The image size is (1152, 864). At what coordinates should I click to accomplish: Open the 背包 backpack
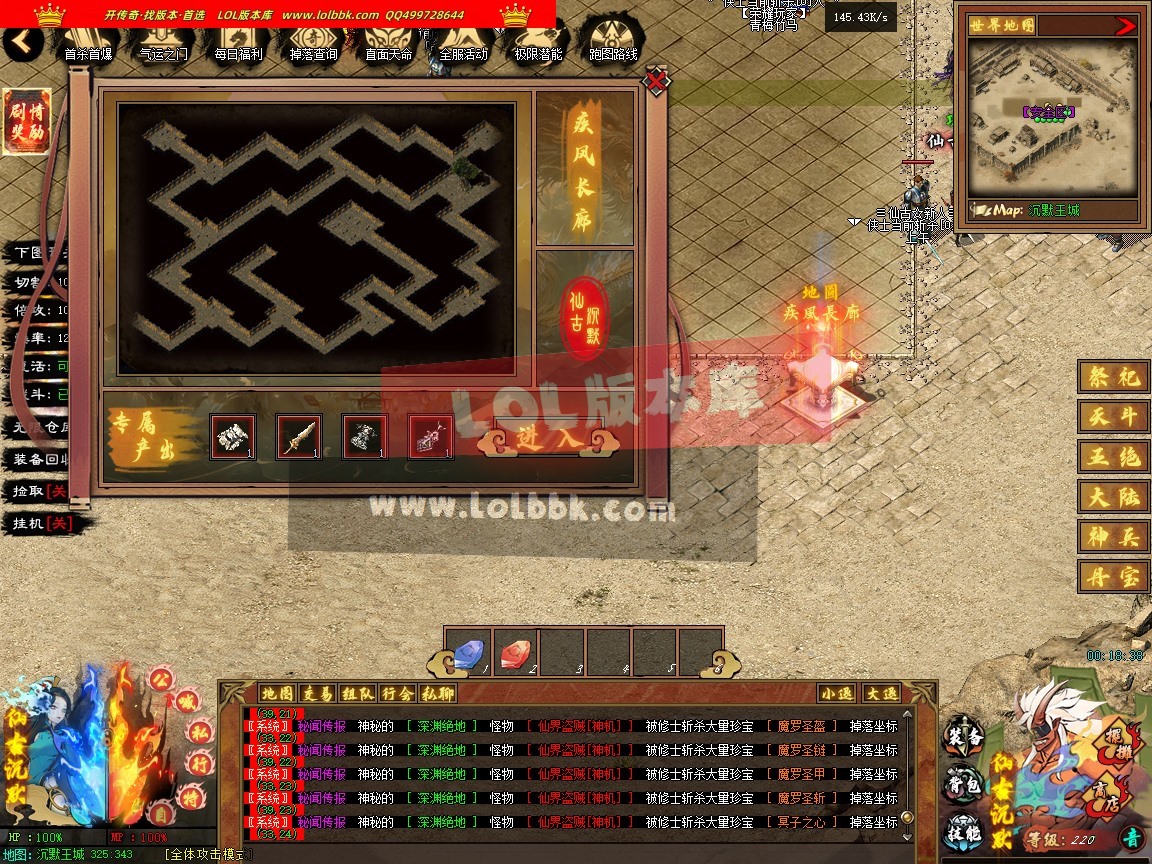963,786
